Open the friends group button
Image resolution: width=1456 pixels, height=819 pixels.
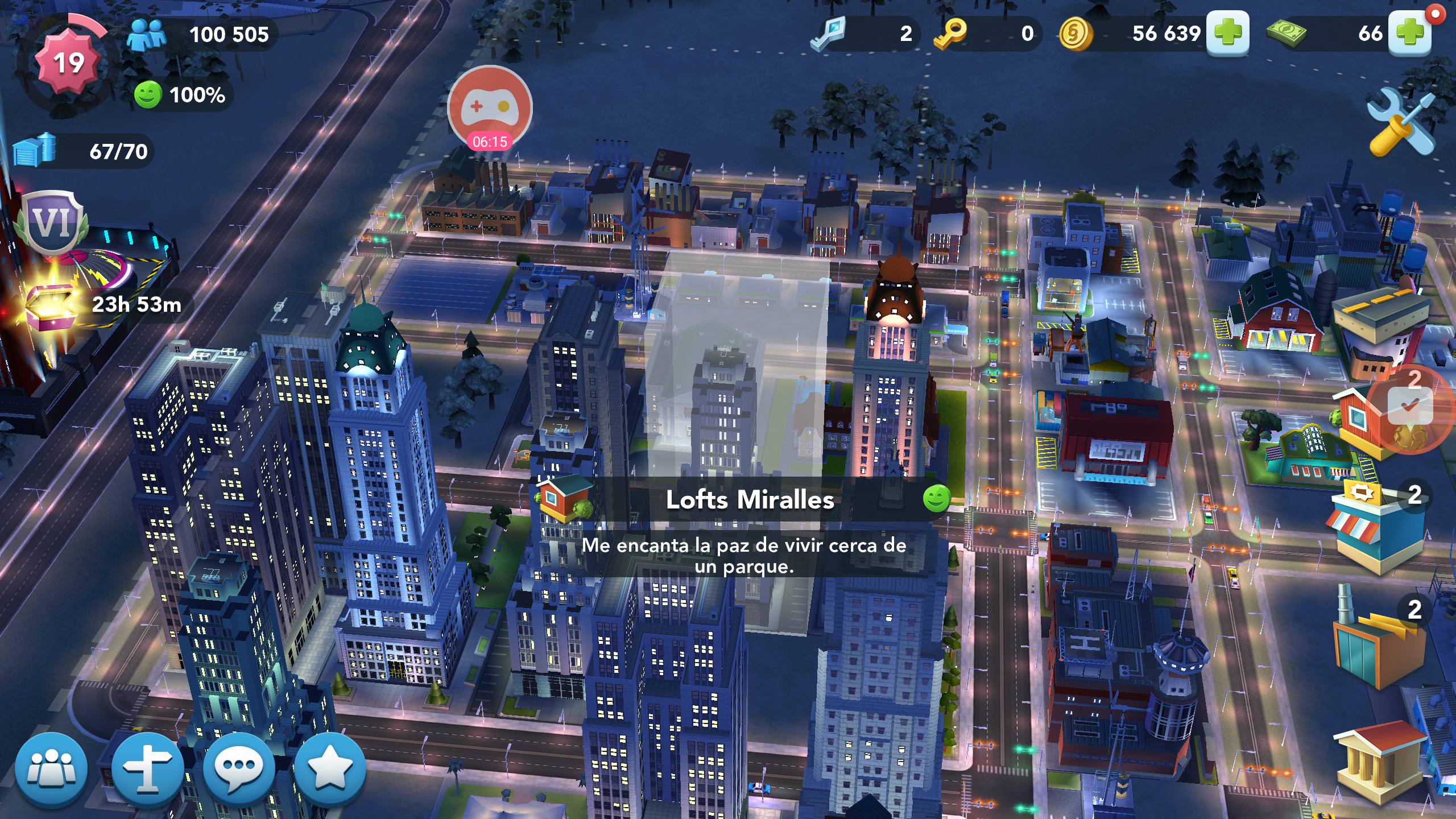point(51,770)
